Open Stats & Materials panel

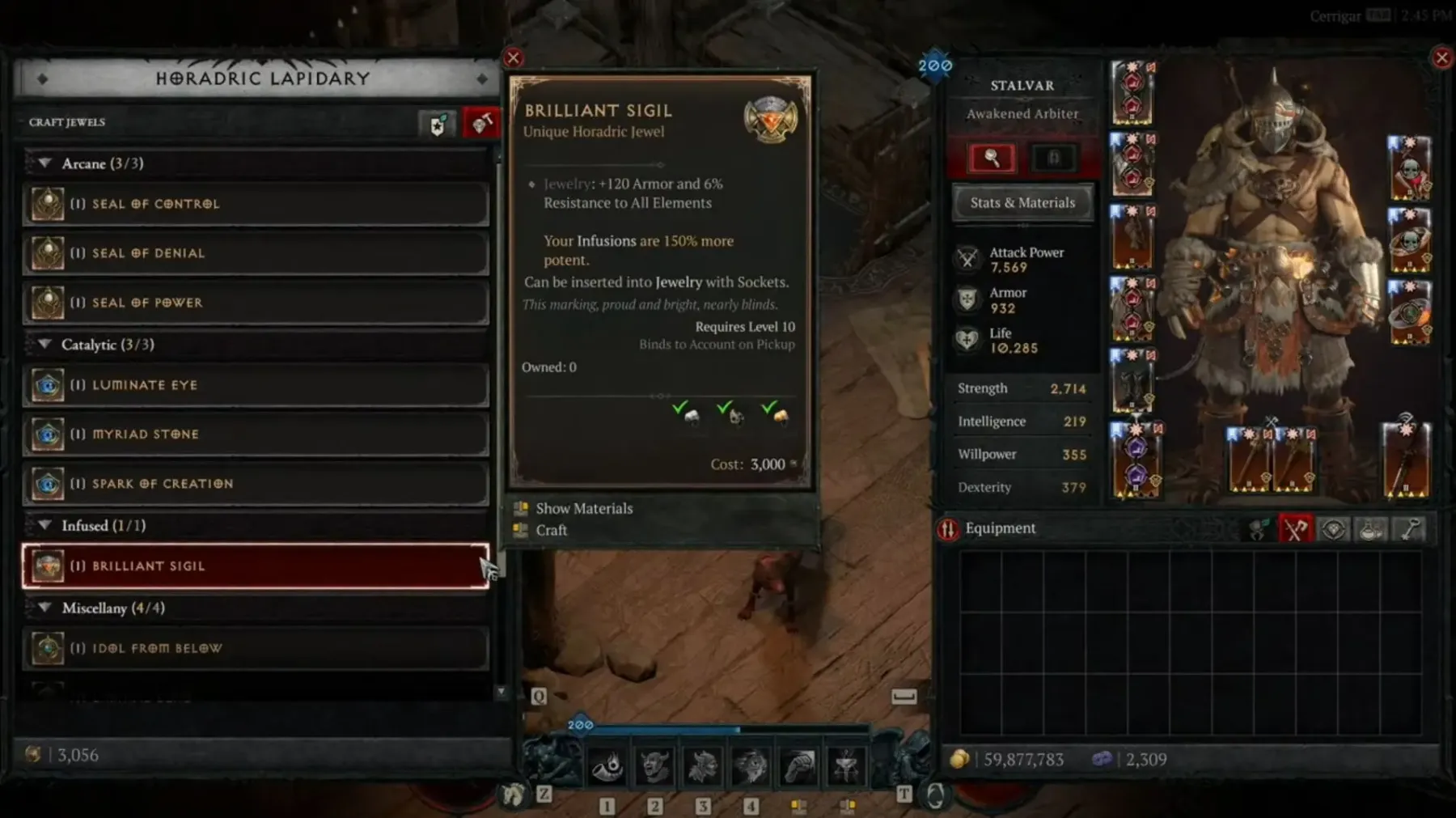(1022, 203)
